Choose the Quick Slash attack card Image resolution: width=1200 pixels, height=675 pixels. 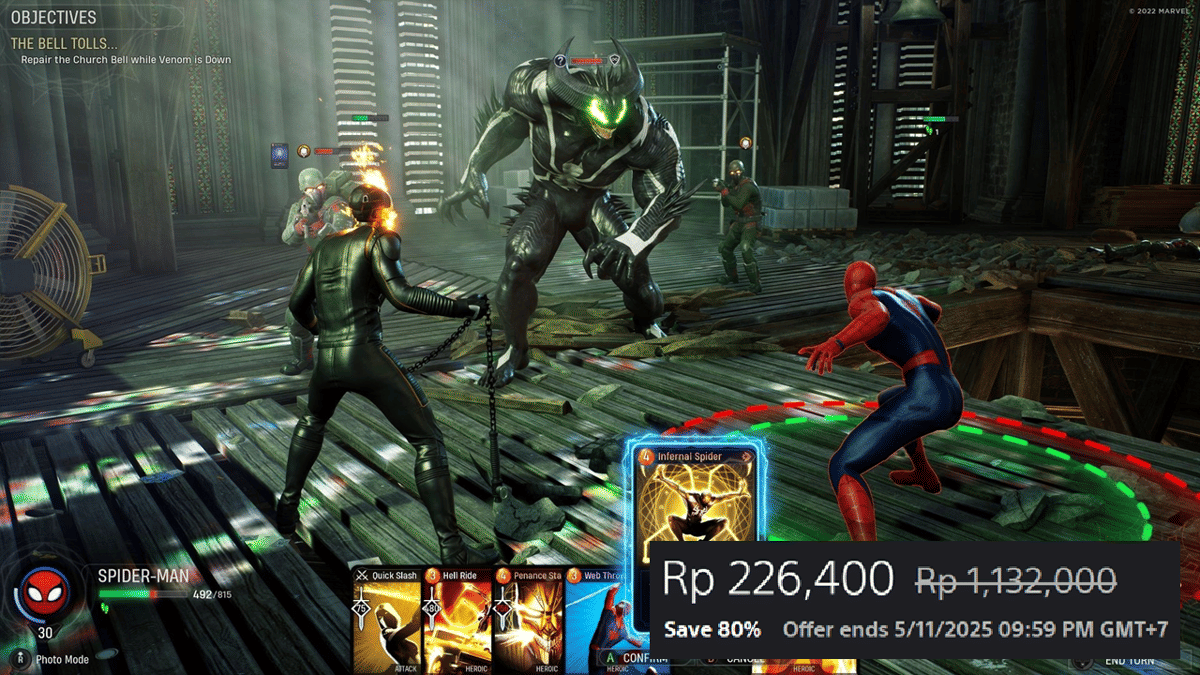(x=386, y=620)
